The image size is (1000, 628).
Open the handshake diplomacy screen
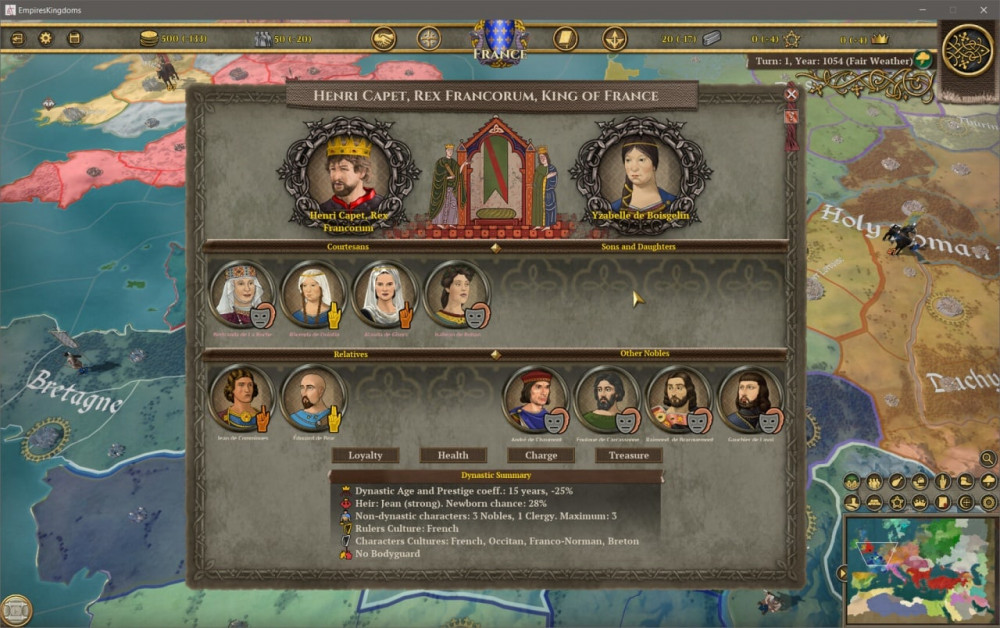point(384,39)
